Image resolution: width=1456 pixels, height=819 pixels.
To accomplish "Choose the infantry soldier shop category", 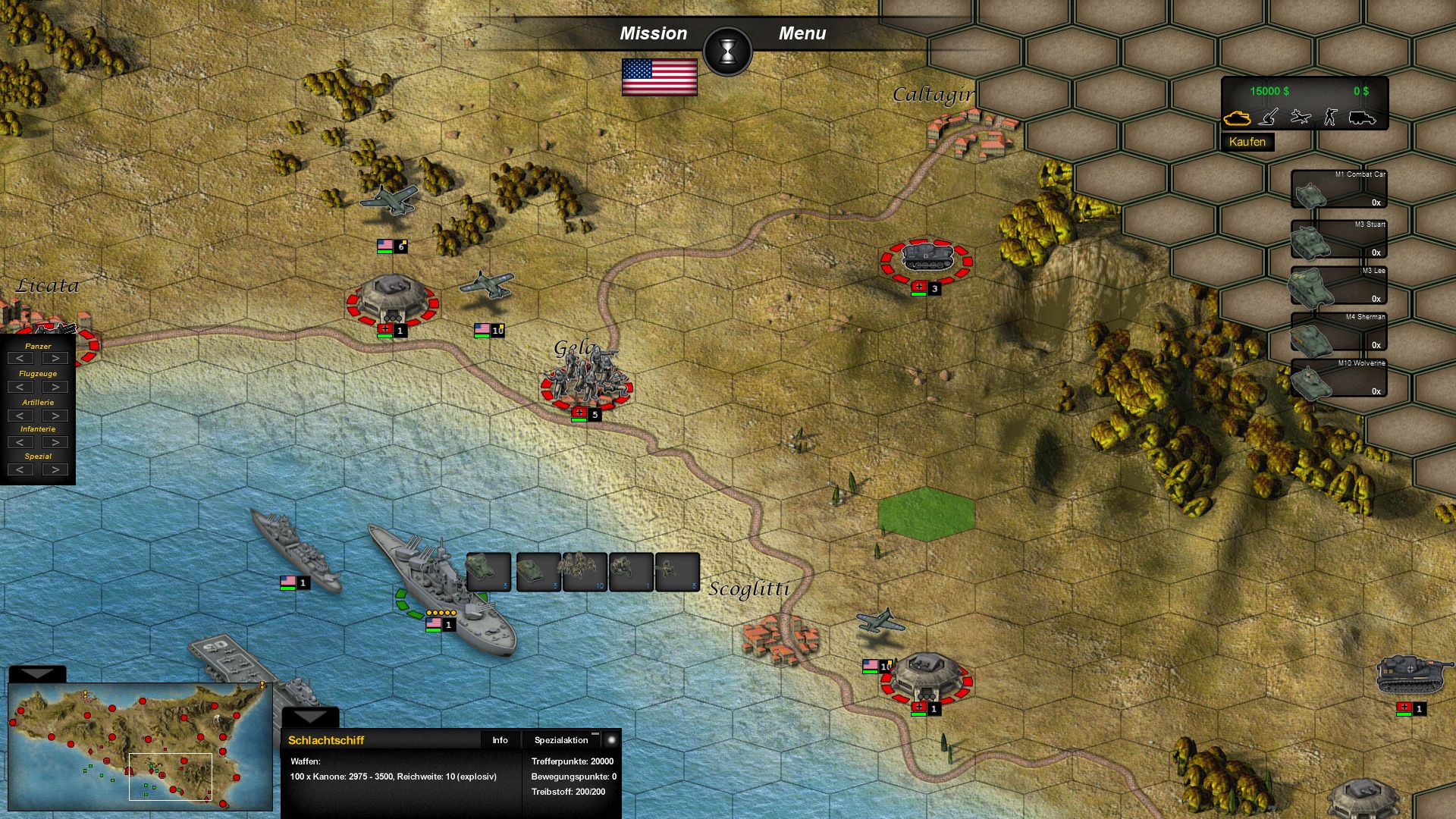I will click(x=1330, y=117).
